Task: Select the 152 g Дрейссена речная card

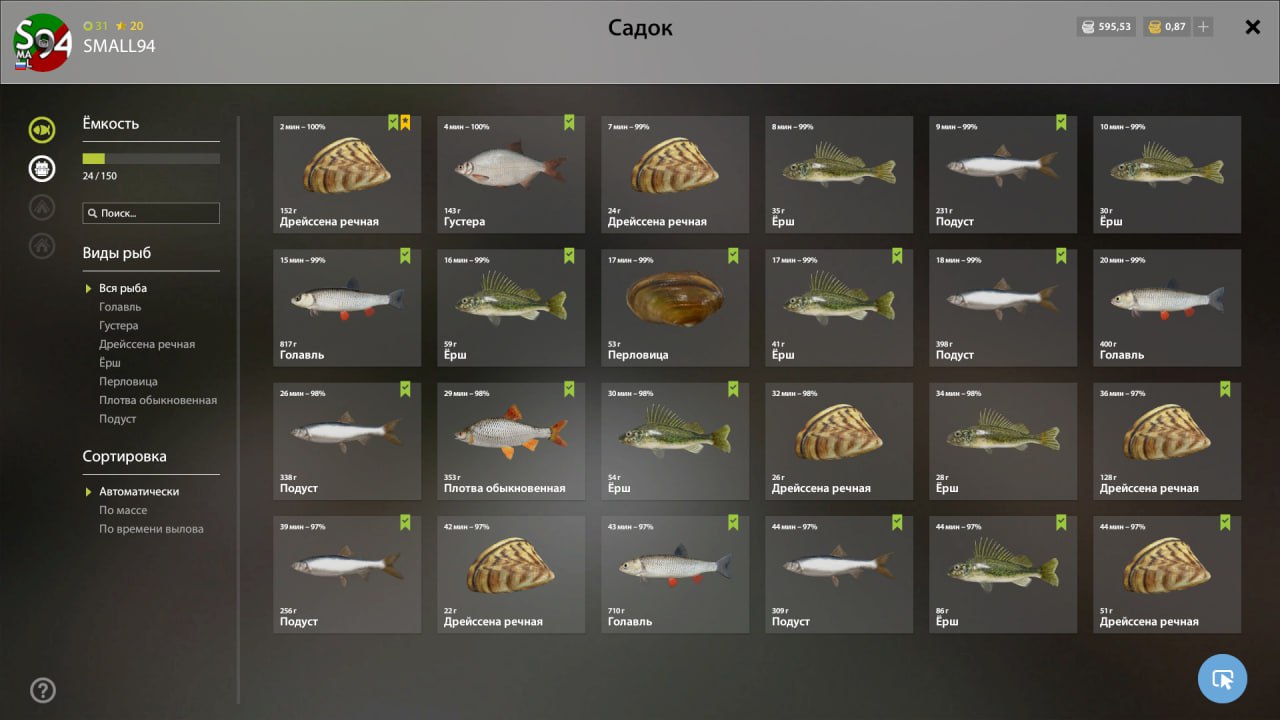Action: [347, 174]
